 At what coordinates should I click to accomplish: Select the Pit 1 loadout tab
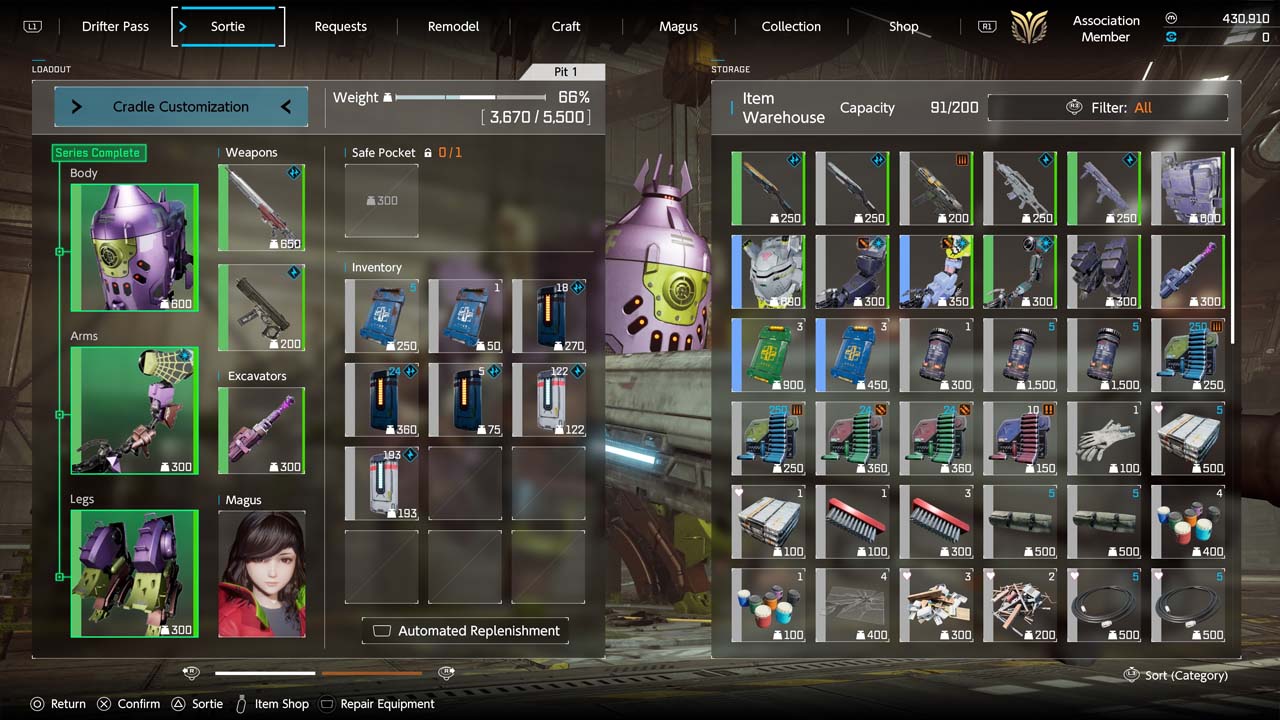coord(566,72)
